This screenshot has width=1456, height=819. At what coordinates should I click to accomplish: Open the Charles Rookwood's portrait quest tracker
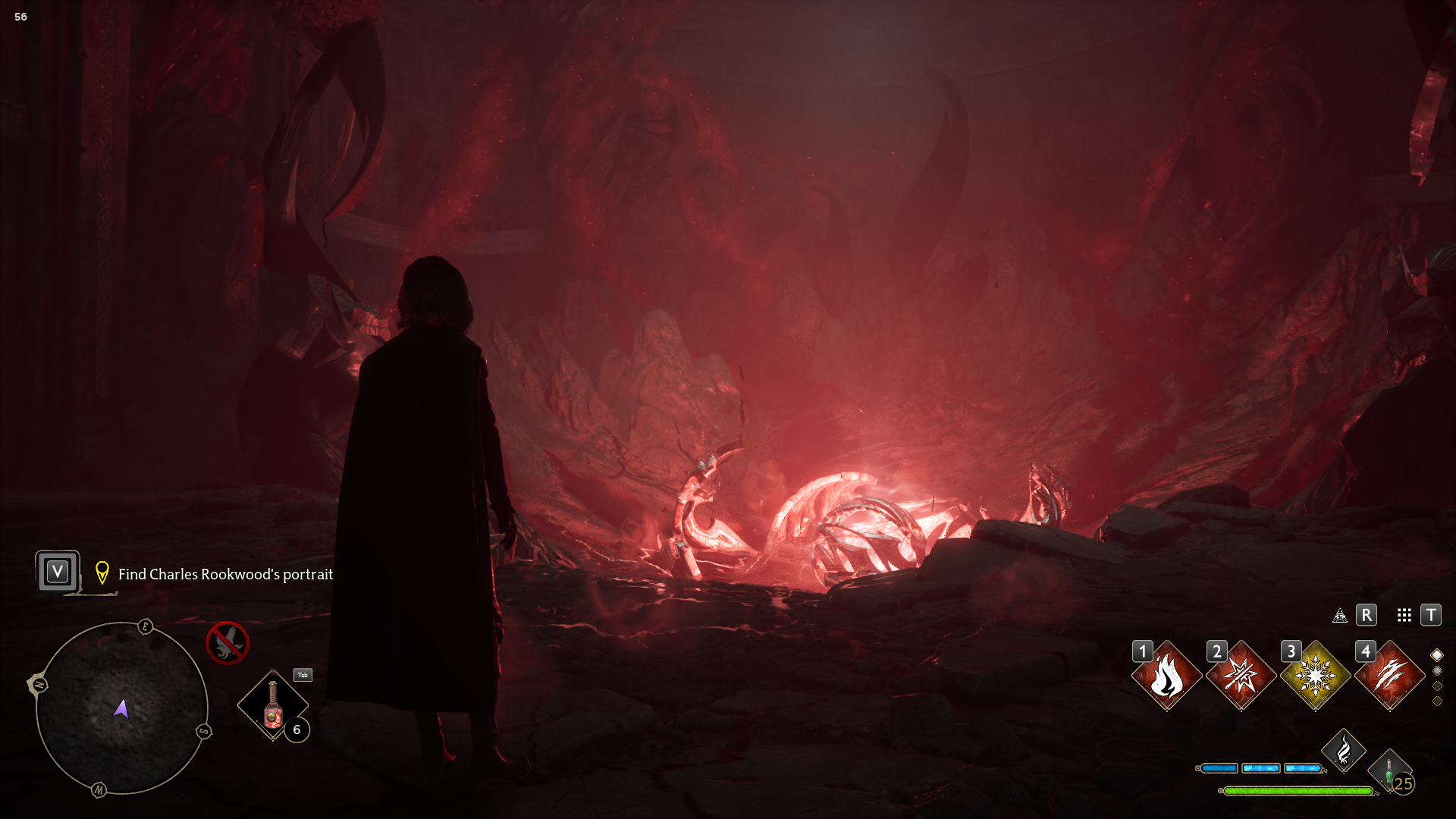(225, 574)
